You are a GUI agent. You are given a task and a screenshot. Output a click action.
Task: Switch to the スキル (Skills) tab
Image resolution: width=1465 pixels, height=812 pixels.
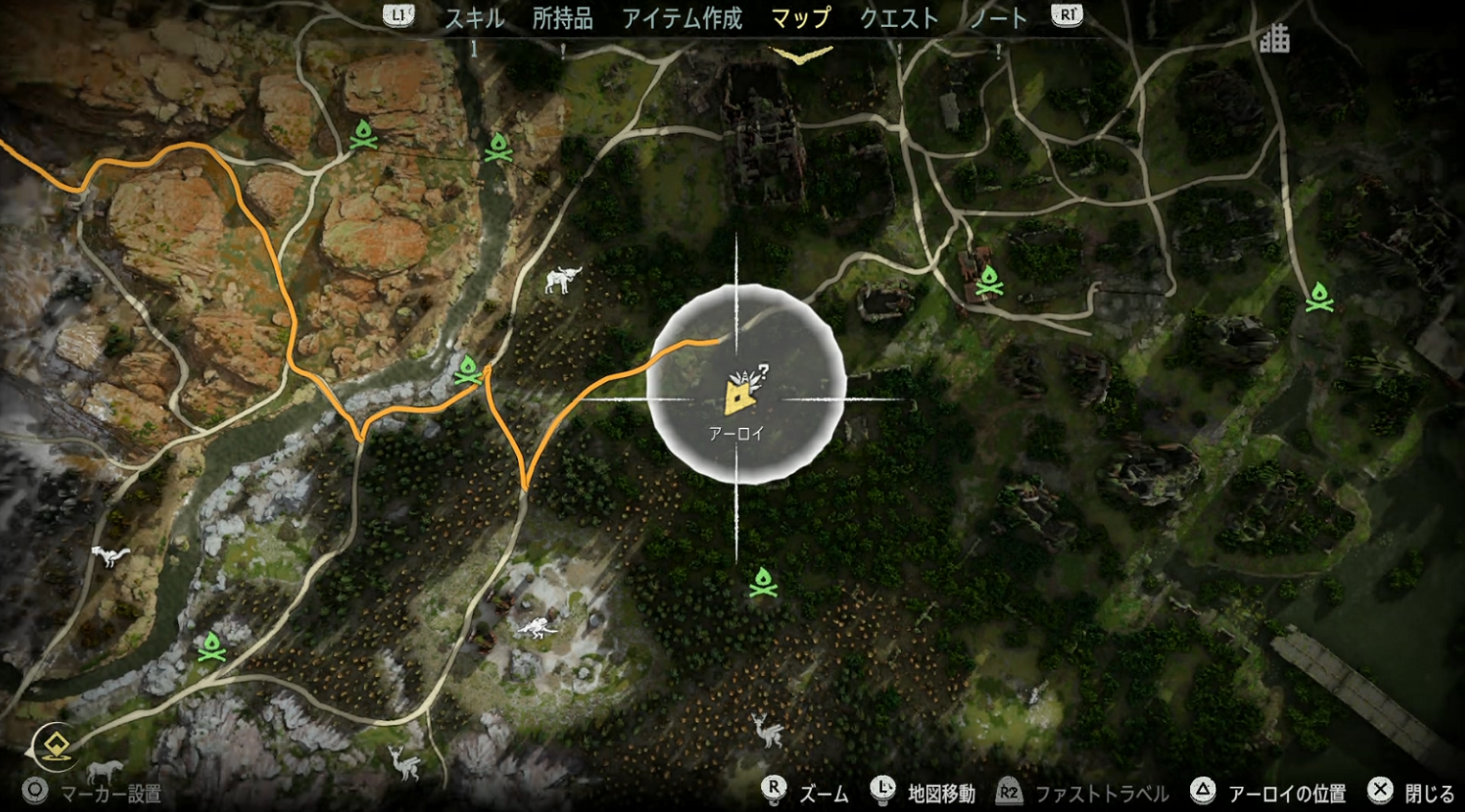[x=474, y=18]
